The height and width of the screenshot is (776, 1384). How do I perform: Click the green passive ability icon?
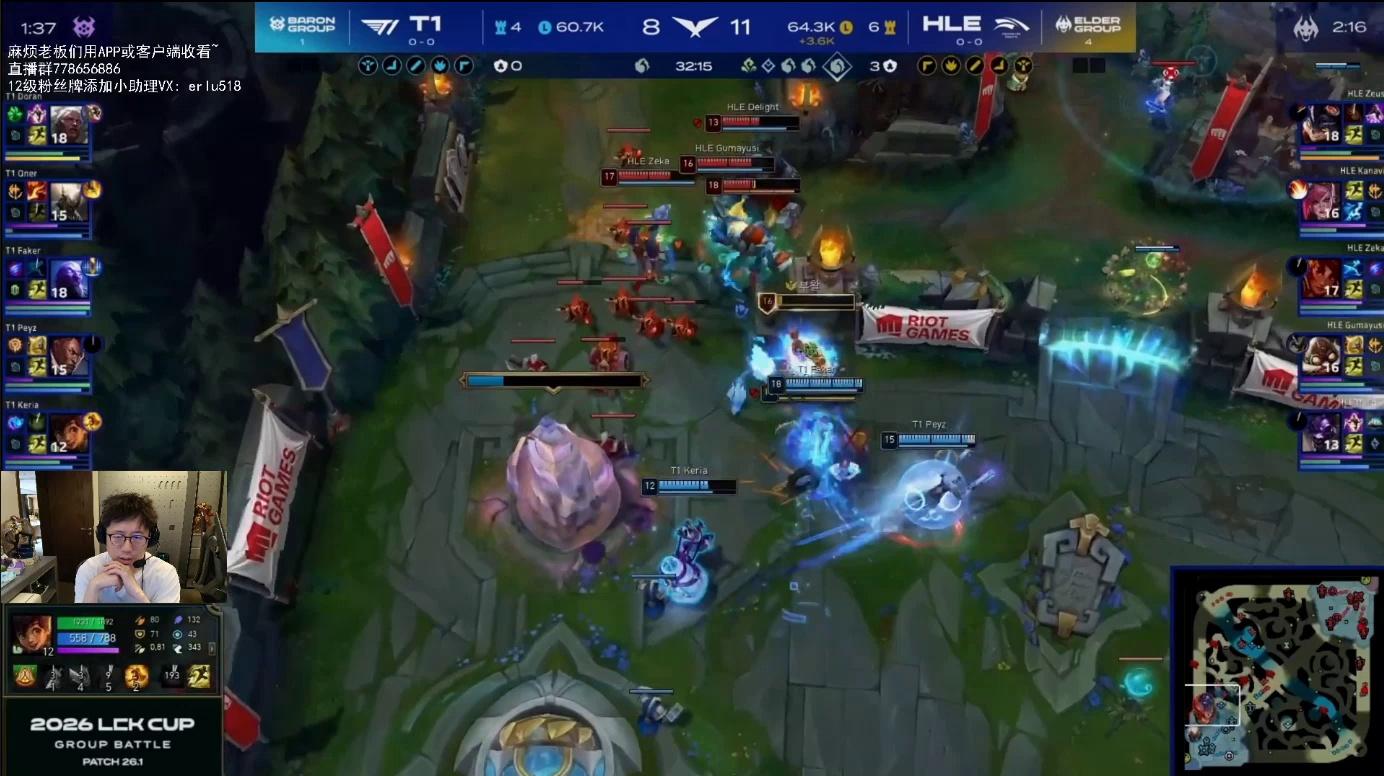coord(25,677)
